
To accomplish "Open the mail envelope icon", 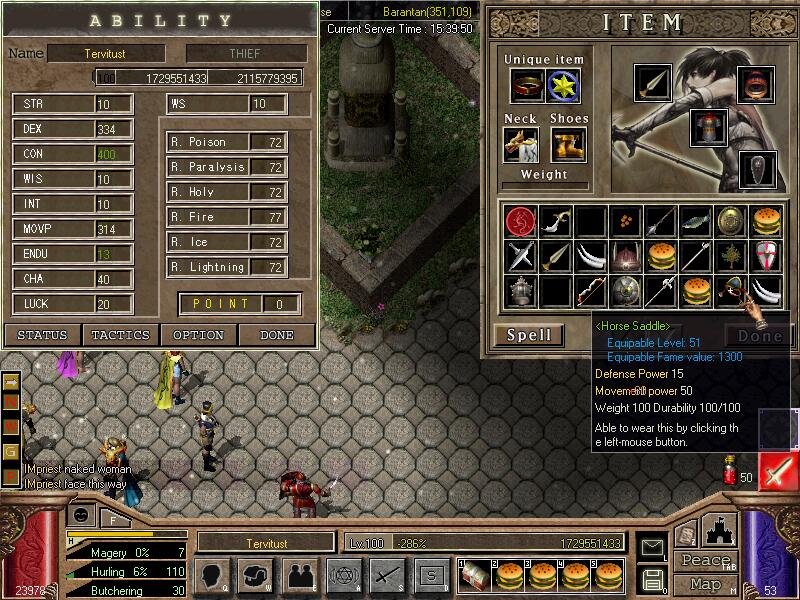I will tap(653, 547).
